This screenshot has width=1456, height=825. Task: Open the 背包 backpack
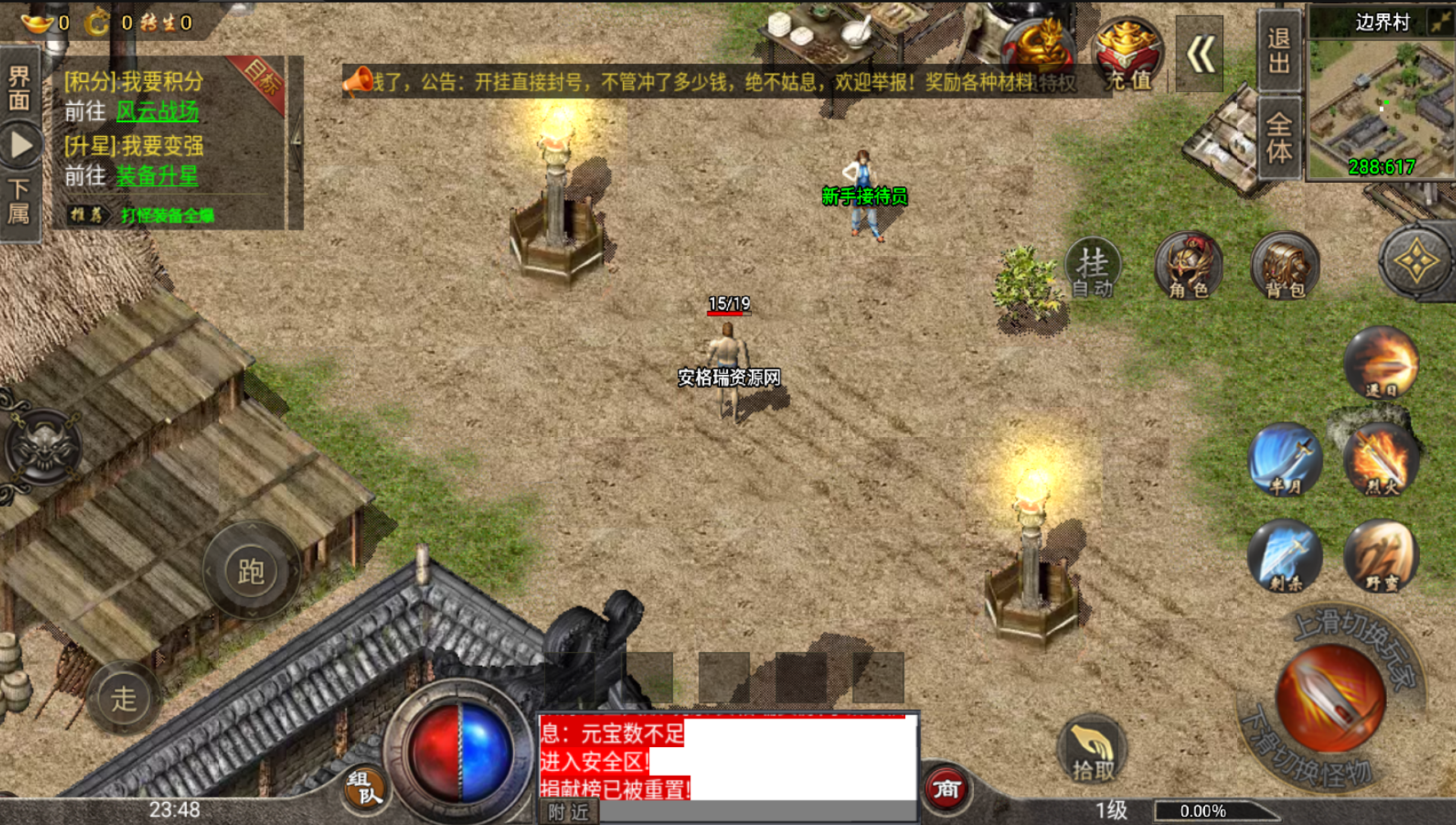coord(1285,267)
